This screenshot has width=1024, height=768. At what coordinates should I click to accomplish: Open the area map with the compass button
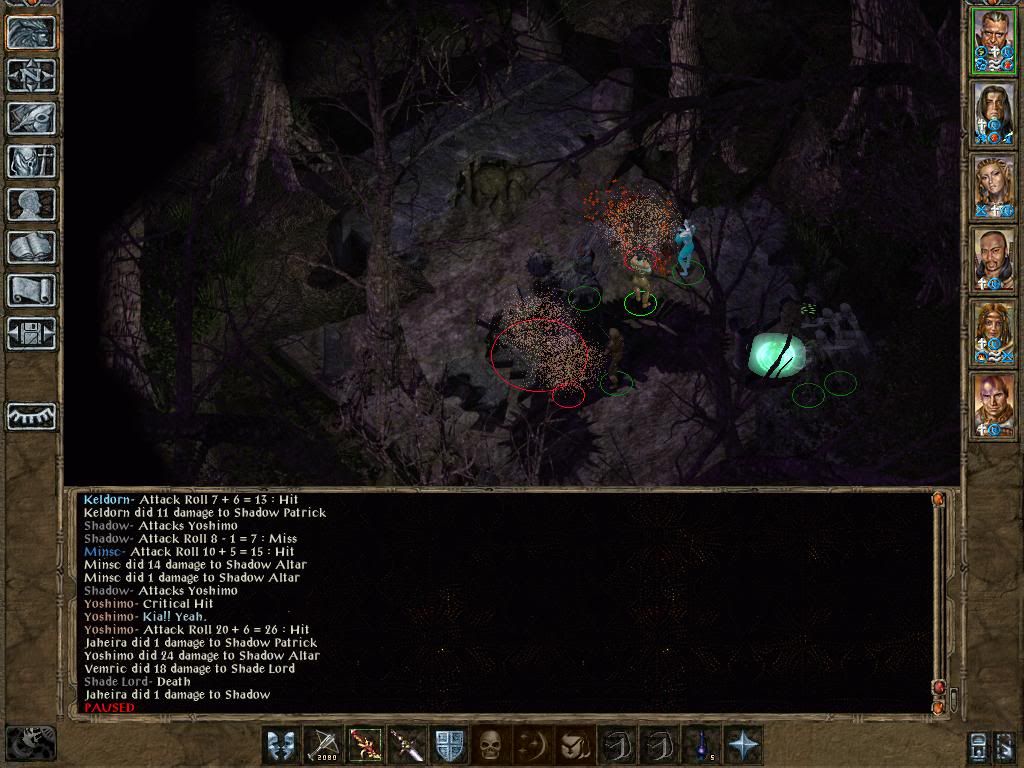31,75
